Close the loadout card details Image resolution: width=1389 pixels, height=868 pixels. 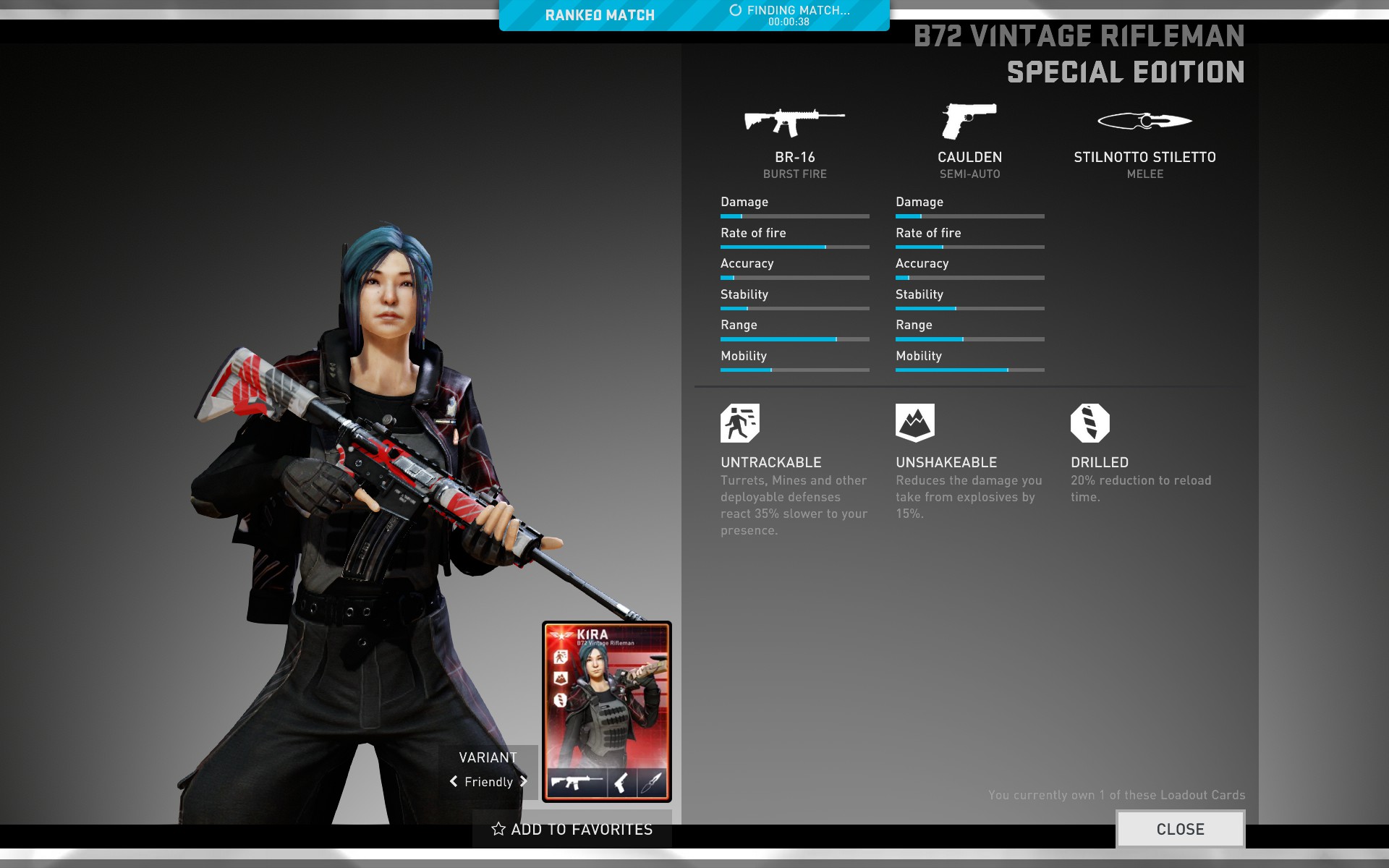1180,829
